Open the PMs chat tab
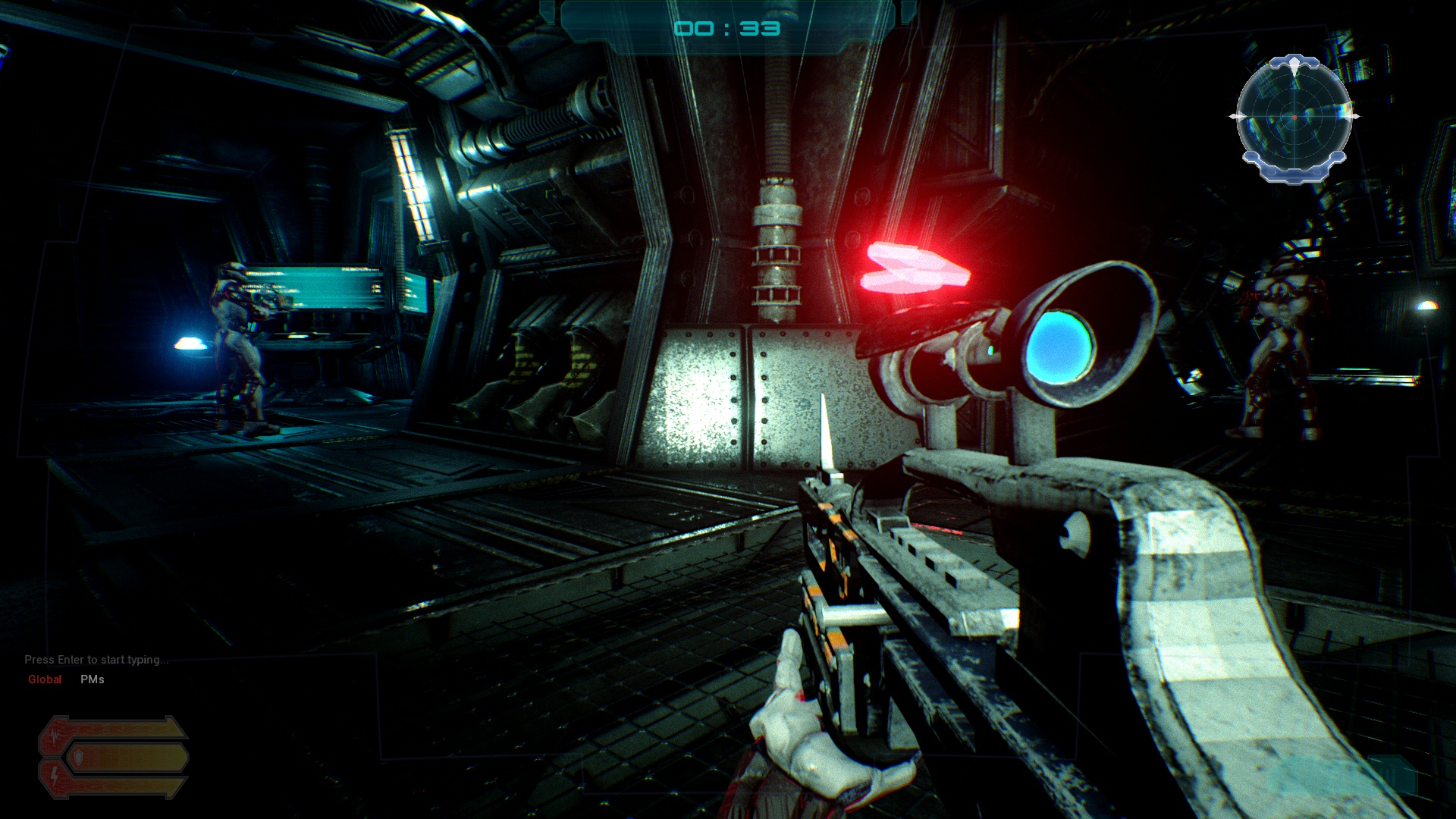The image size is (1456, 819). tap(93, 679)
